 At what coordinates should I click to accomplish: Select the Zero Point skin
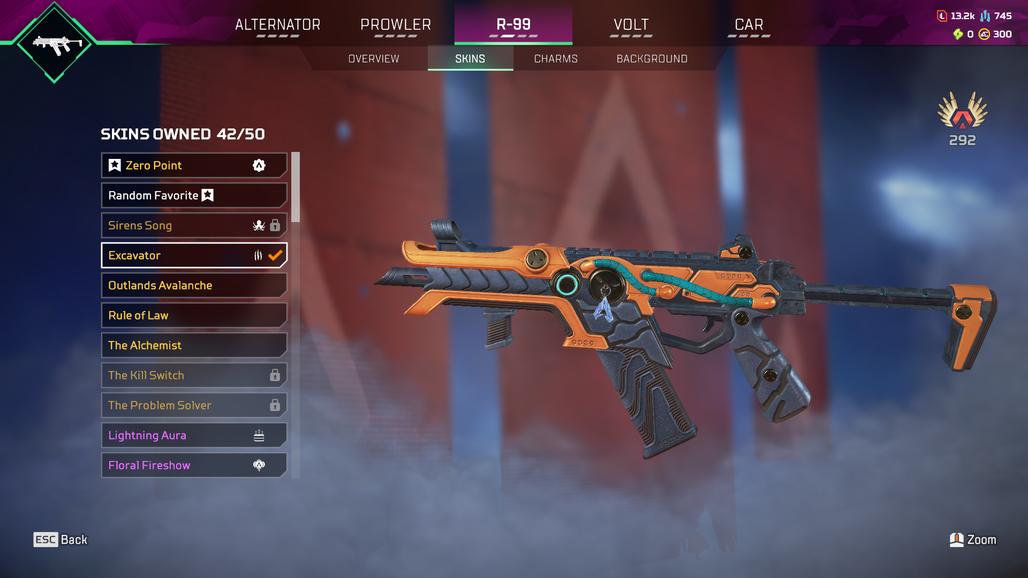[194, 165]
